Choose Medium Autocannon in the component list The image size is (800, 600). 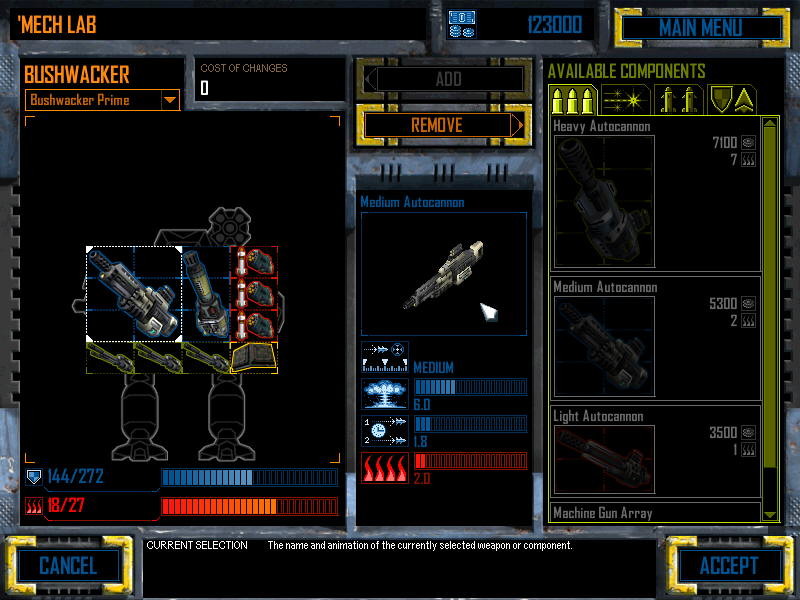pos(656,338)
